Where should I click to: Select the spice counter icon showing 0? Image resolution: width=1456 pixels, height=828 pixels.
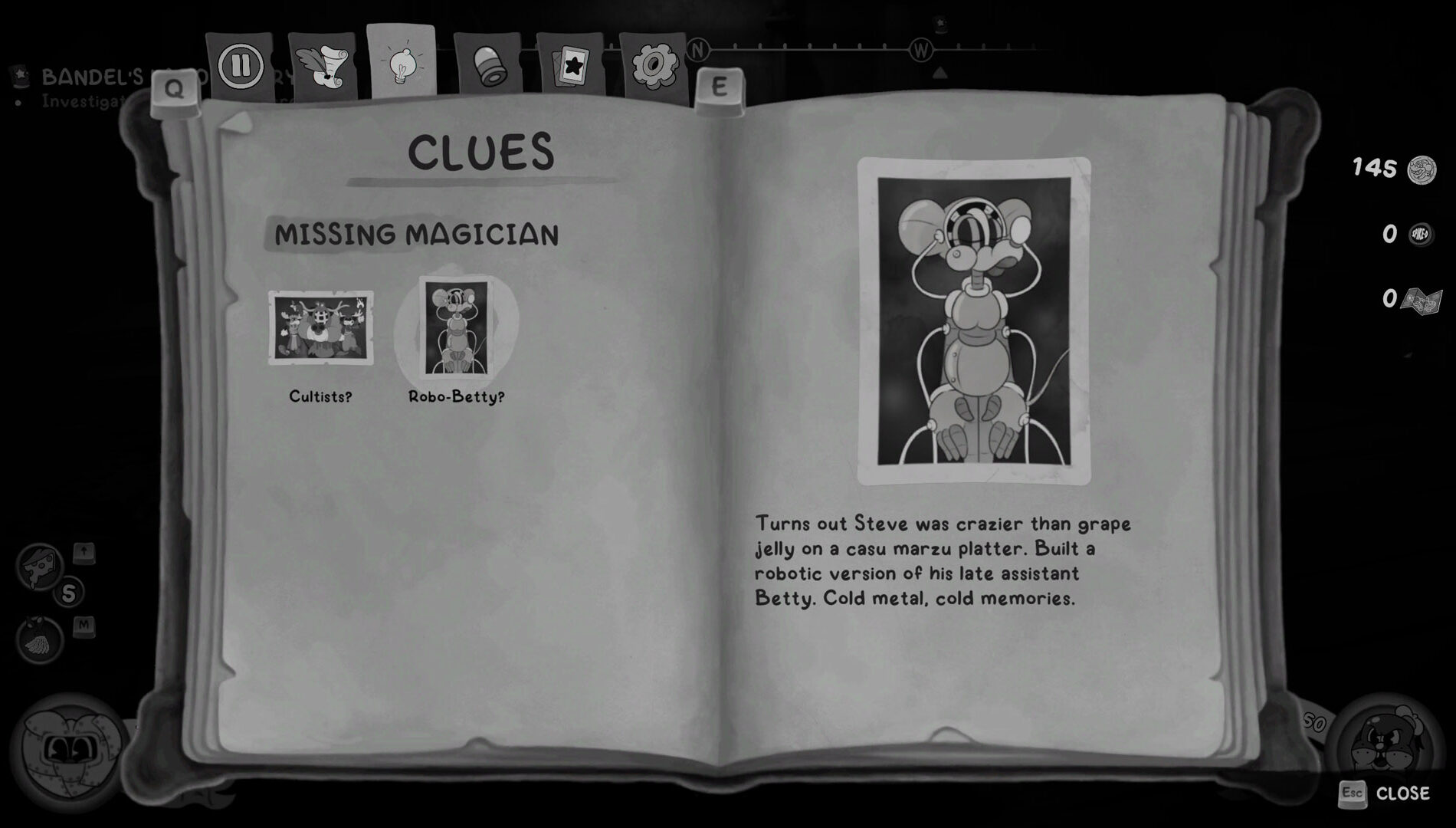pos(1419,235)
